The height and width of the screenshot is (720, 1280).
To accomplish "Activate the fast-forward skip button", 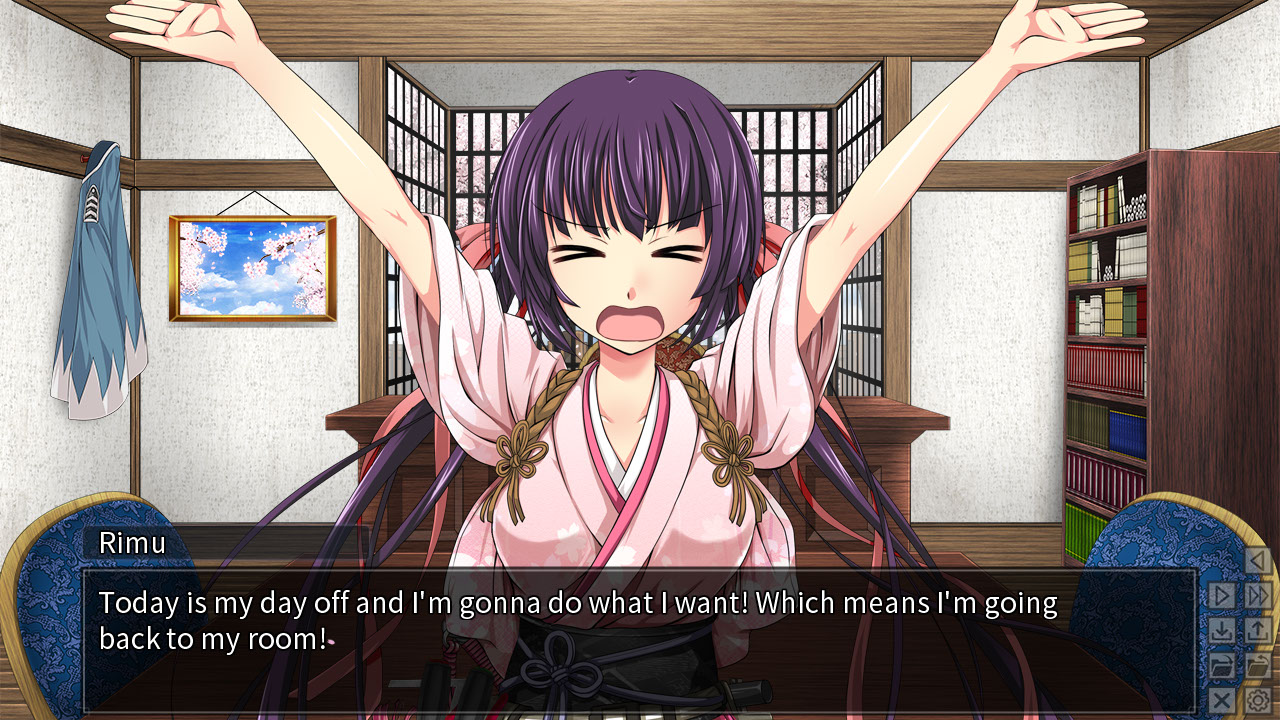I will 1257,596.
